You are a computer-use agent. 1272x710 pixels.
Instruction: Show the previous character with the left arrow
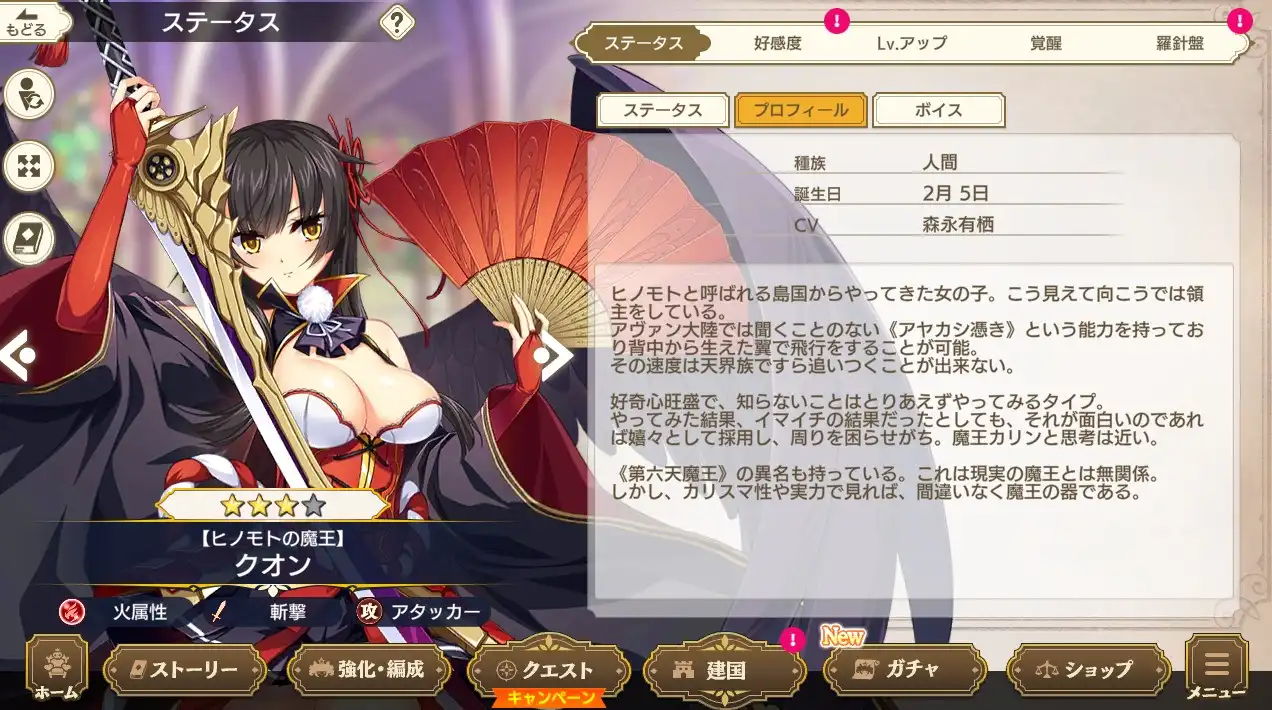17,355
